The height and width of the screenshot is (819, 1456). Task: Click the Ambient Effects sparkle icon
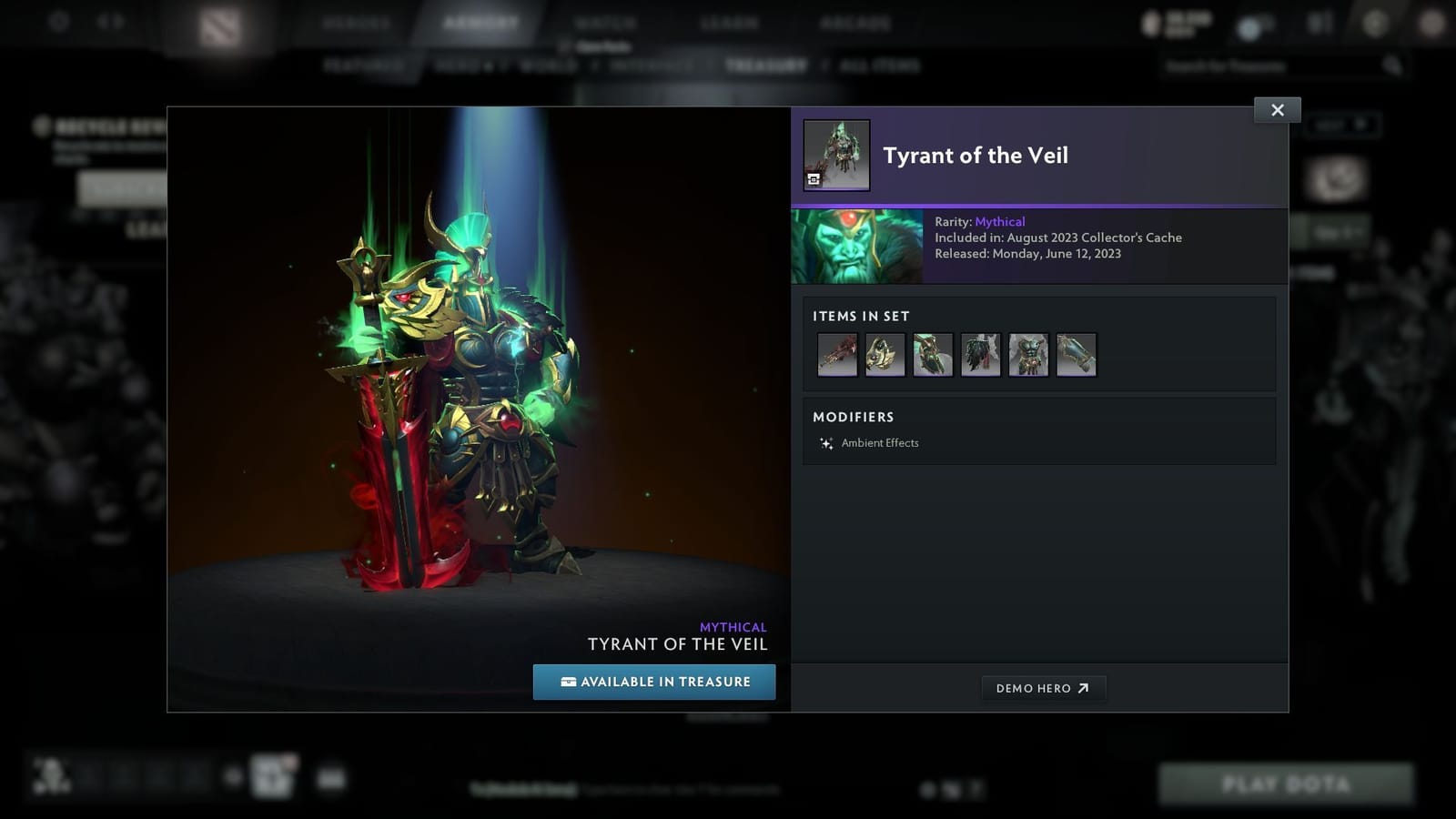click(826, 443)
